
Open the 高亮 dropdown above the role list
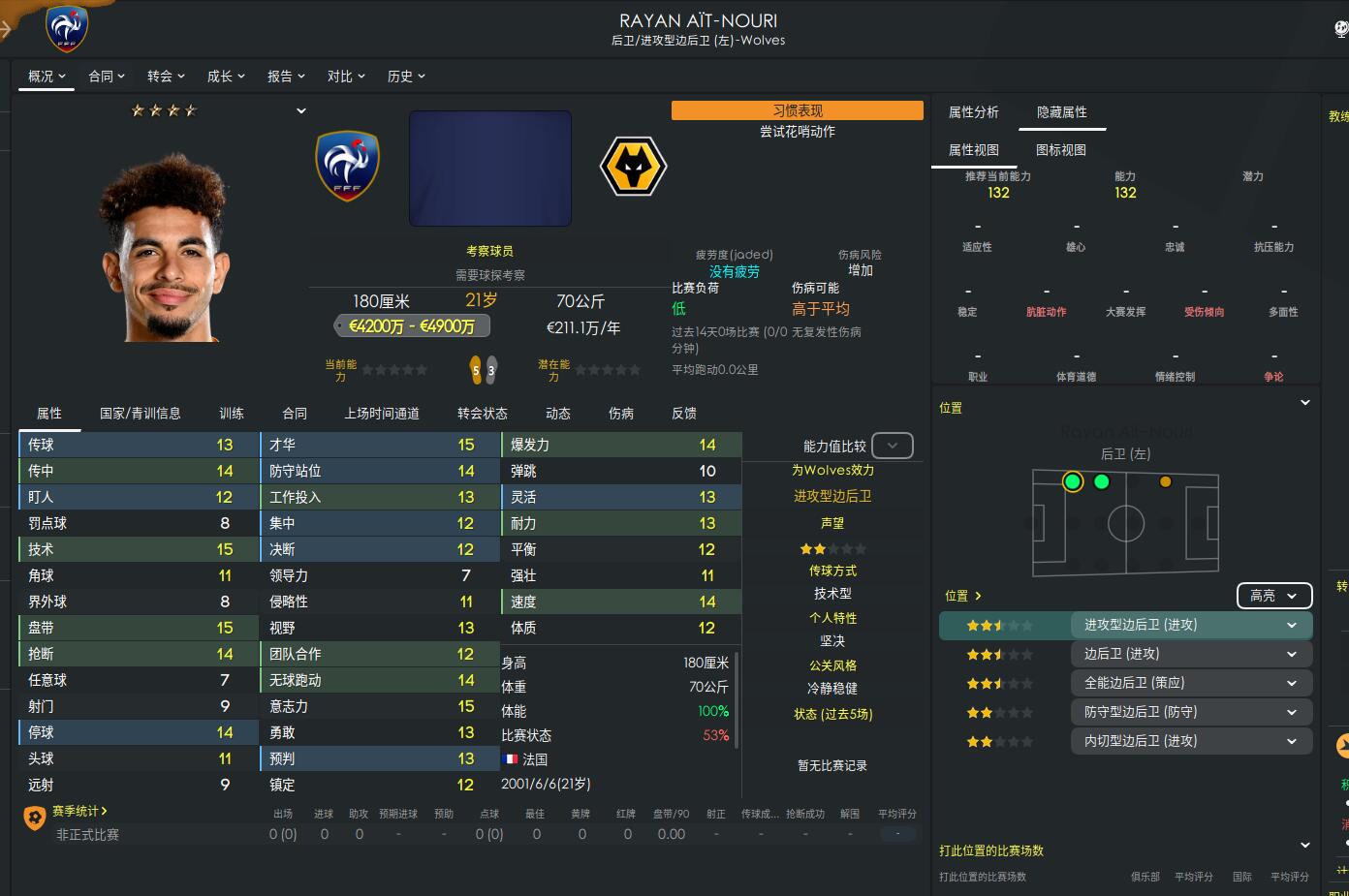tap(1273, 595)
